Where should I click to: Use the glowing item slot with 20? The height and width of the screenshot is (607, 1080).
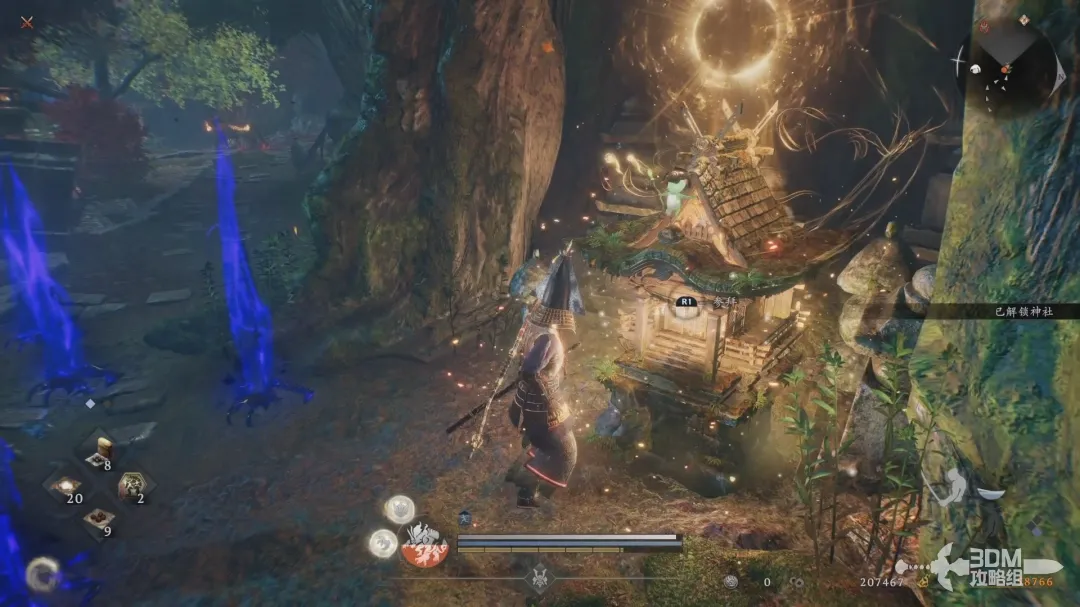(x=68, y=487)
